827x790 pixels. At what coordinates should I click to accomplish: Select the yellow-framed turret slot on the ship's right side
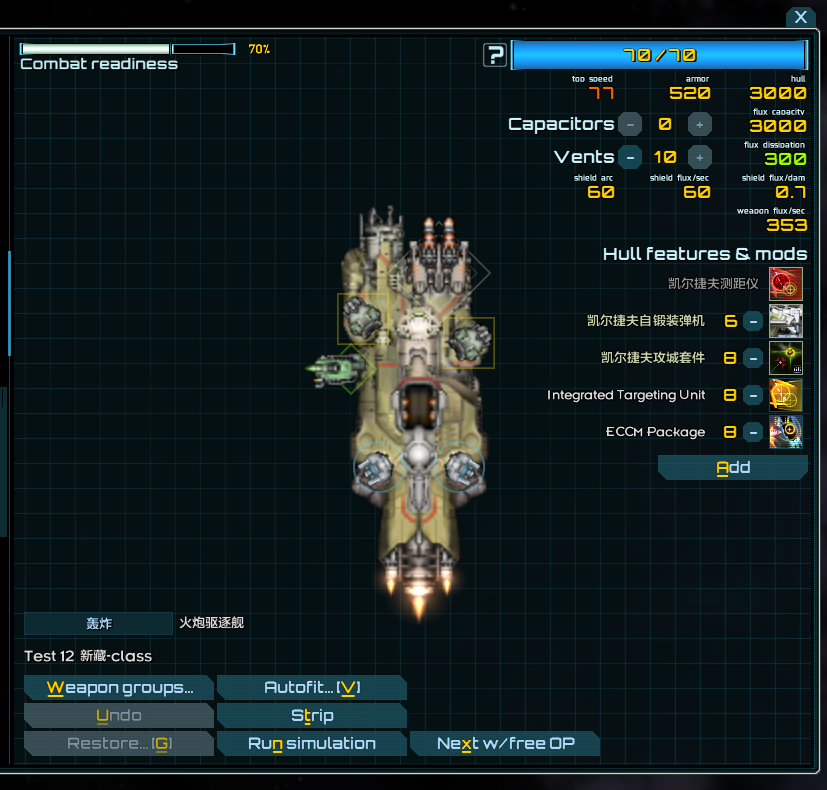point(467,343)
